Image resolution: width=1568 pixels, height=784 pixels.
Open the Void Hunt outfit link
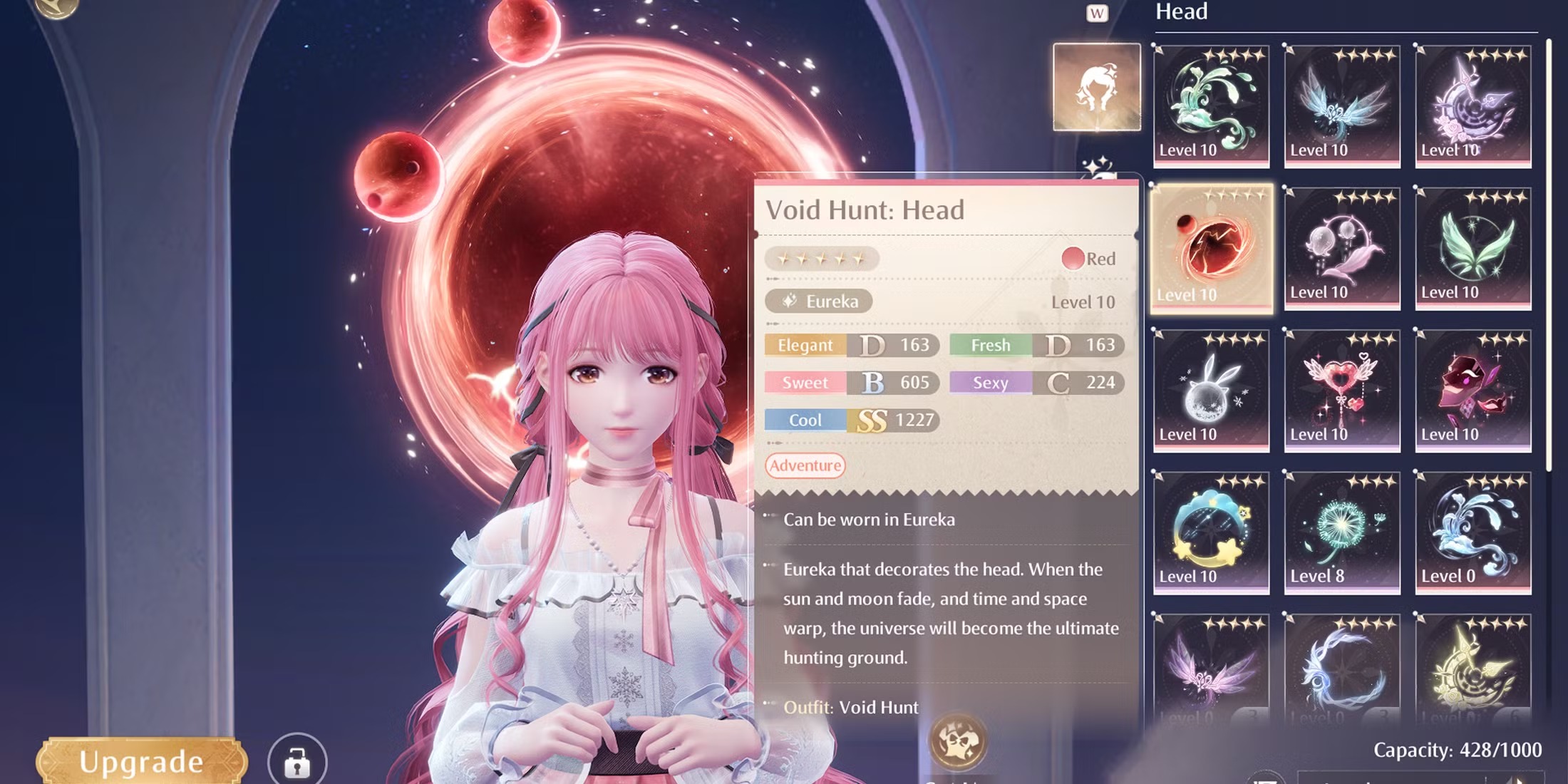click(x=878, y=707)
